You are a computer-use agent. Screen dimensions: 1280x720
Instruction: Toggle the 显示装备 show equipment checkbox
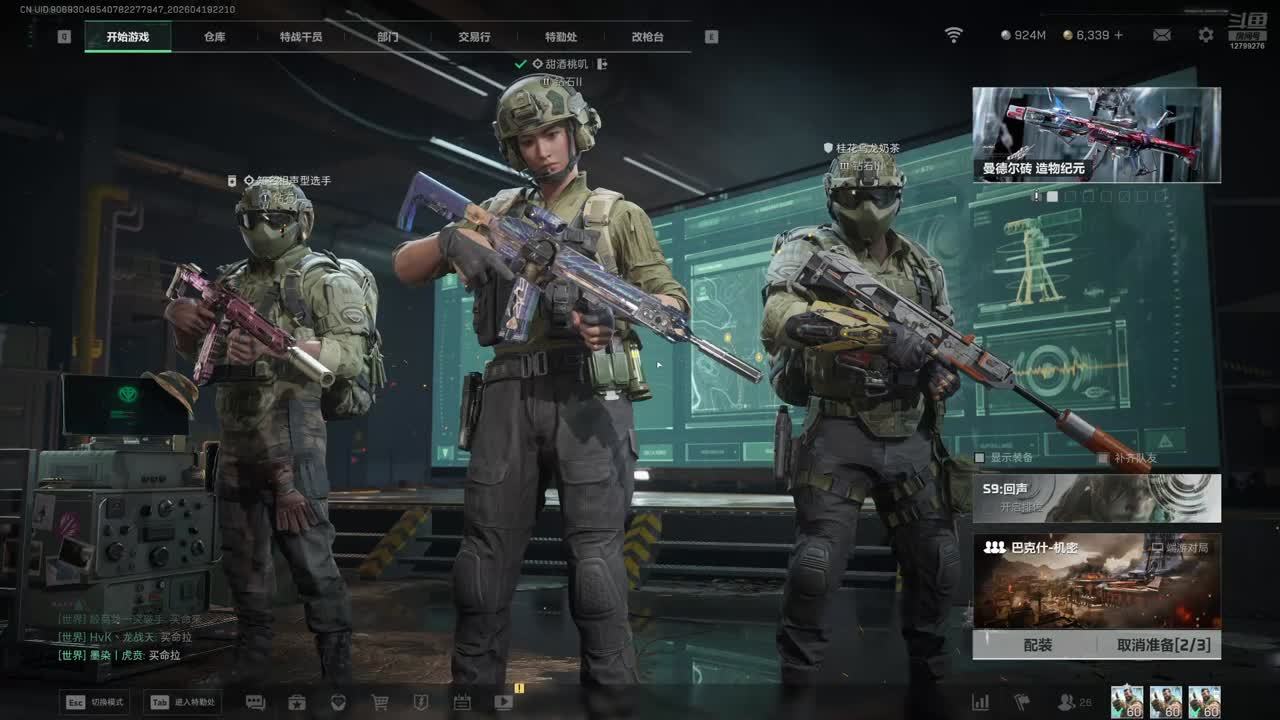click(980, 458)
